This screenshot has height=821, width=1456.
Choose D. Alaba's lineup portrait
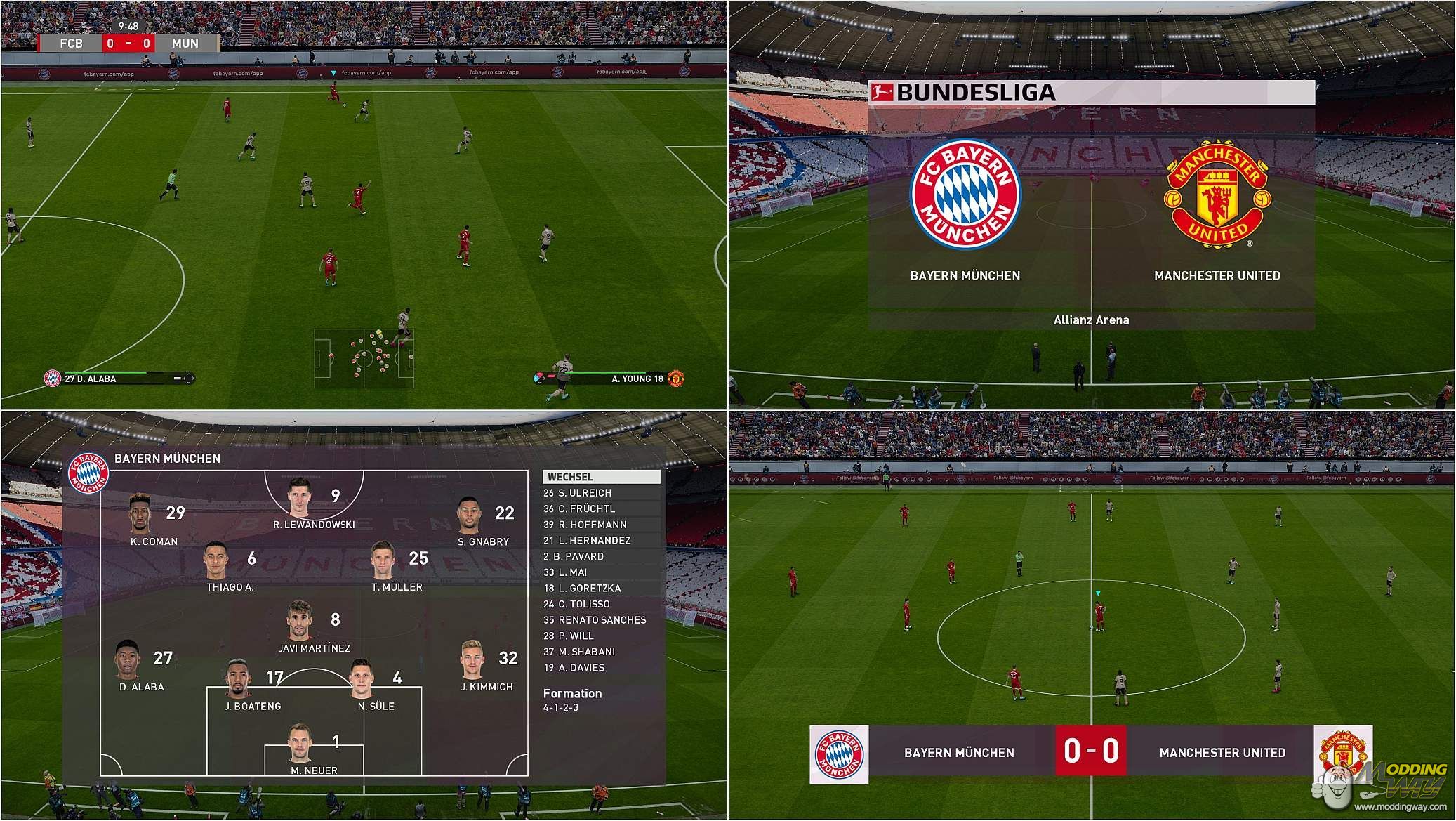pos(128,659)
